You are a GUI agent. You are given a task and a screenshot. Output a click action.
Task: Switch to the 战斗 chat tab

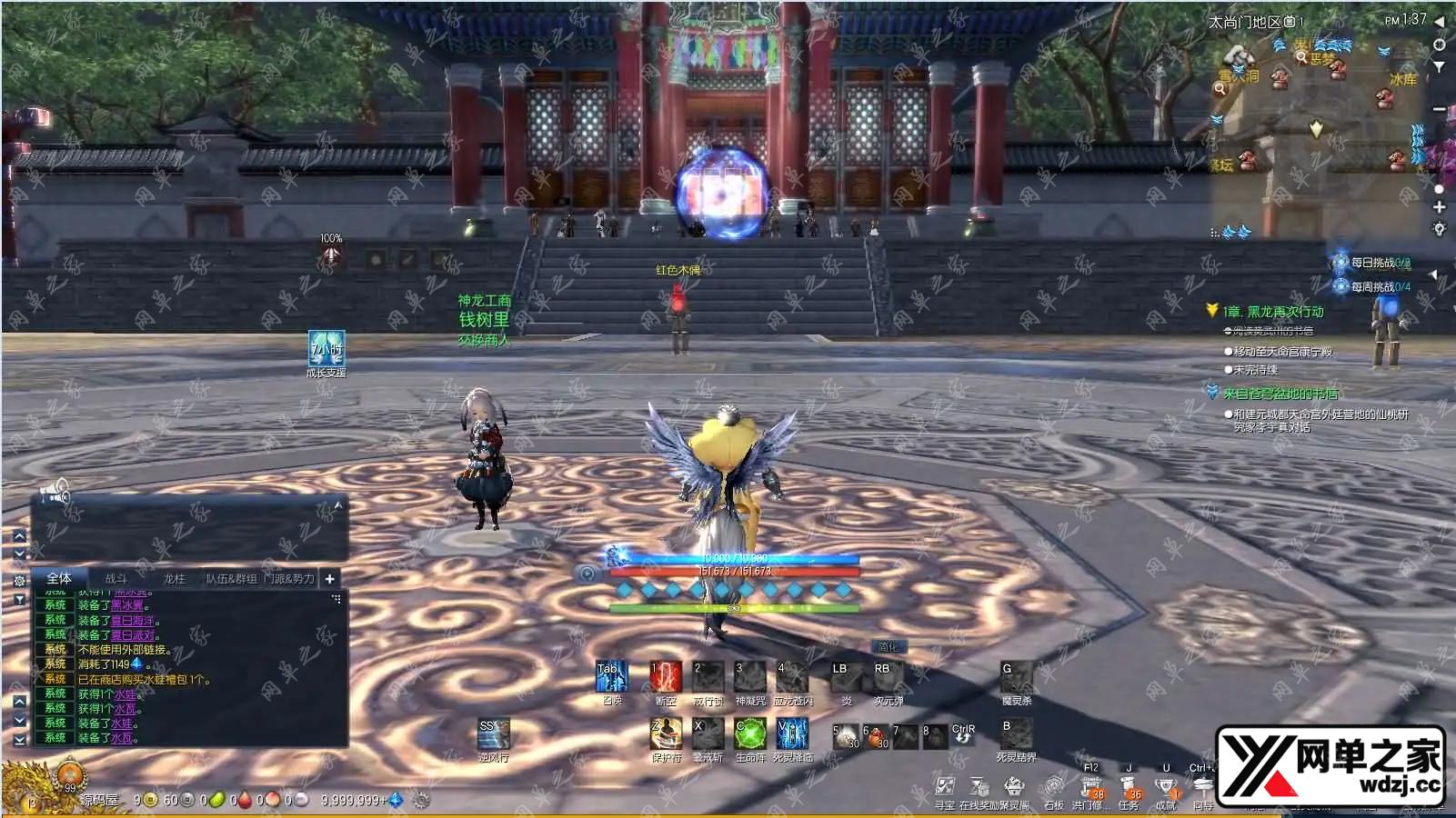tap(116, 578)
